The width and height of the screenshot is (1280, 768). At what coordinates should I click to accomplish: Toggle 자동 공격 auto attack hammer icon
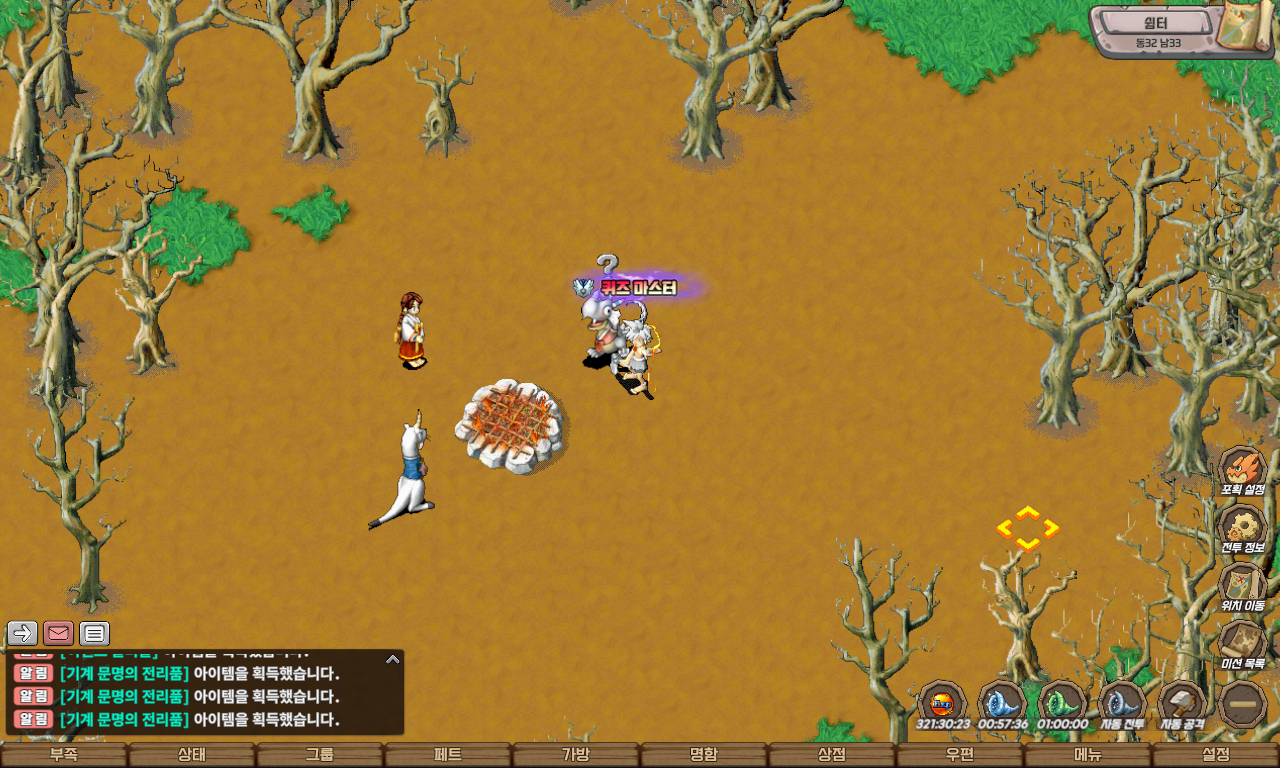click(x=1182, y=702)
